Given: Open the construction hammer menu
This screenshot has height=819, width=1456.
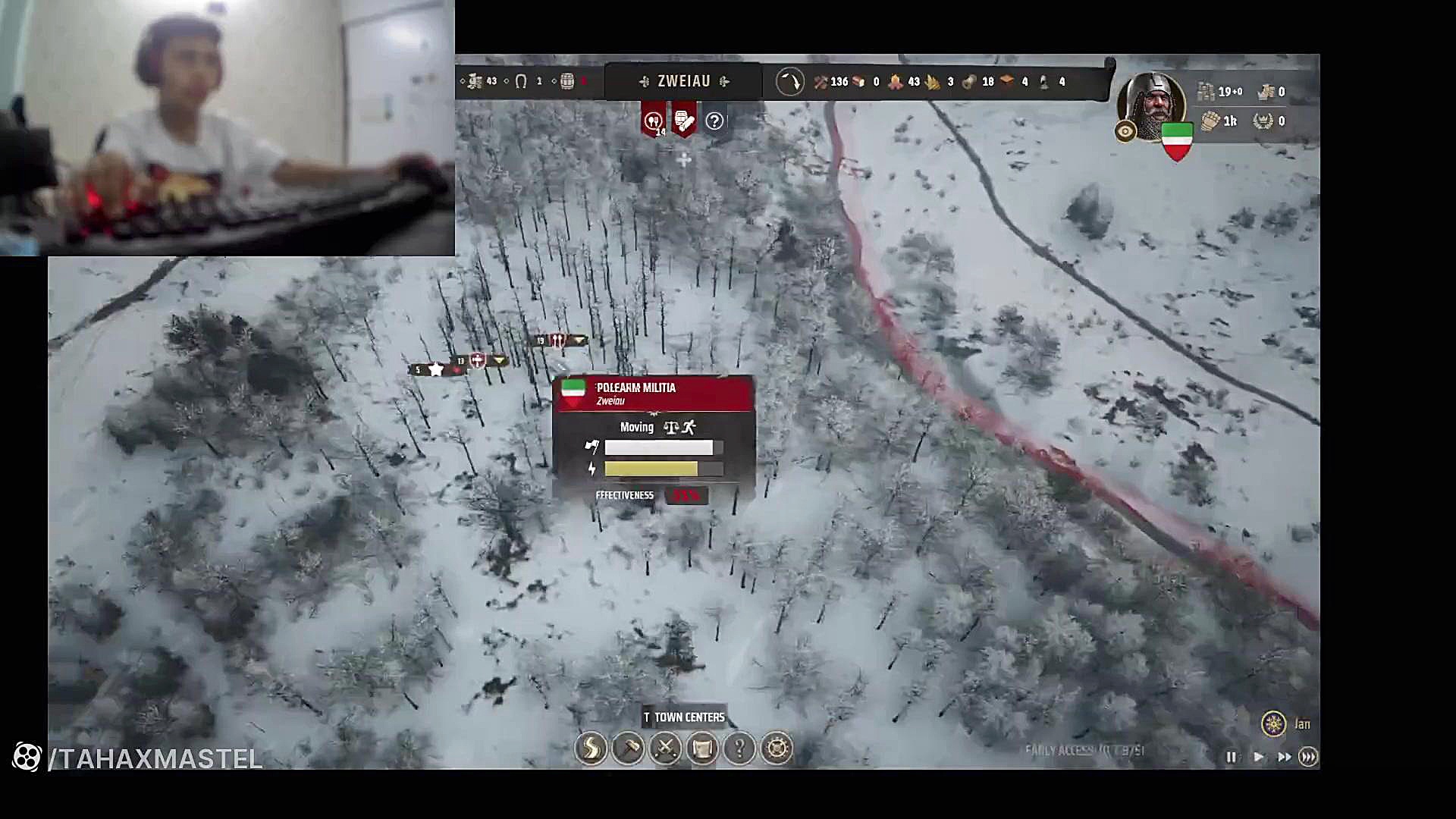Looking at the screenshot, I should coord(628,748).
